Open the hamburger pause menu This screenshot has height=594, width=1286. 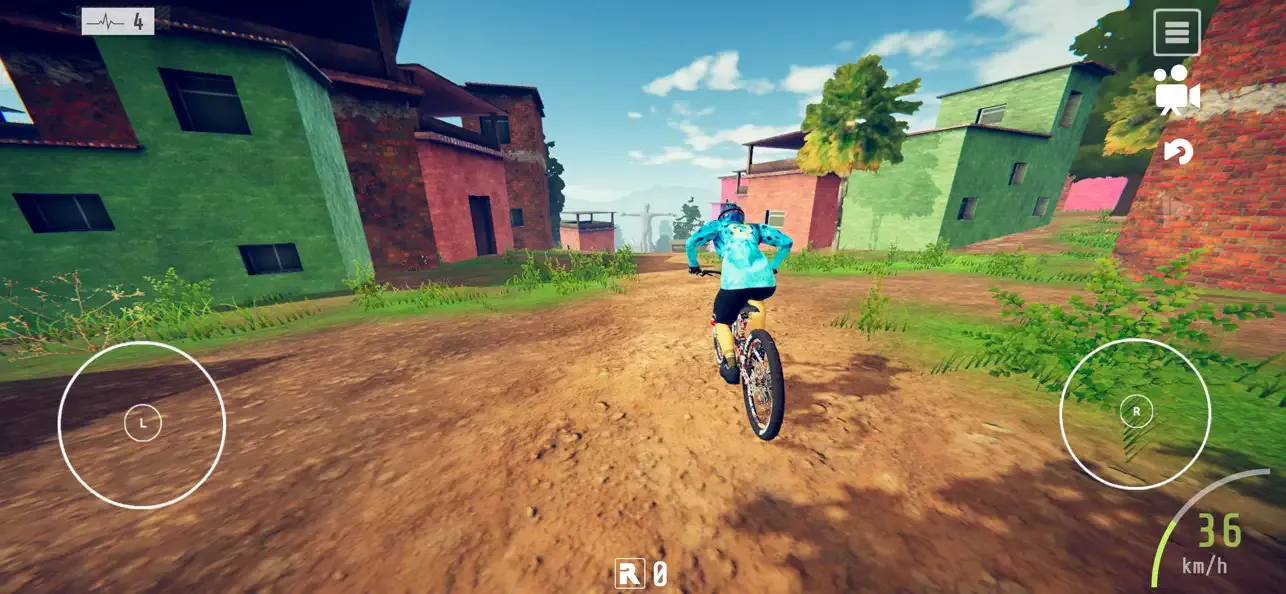click(1176, 33)
